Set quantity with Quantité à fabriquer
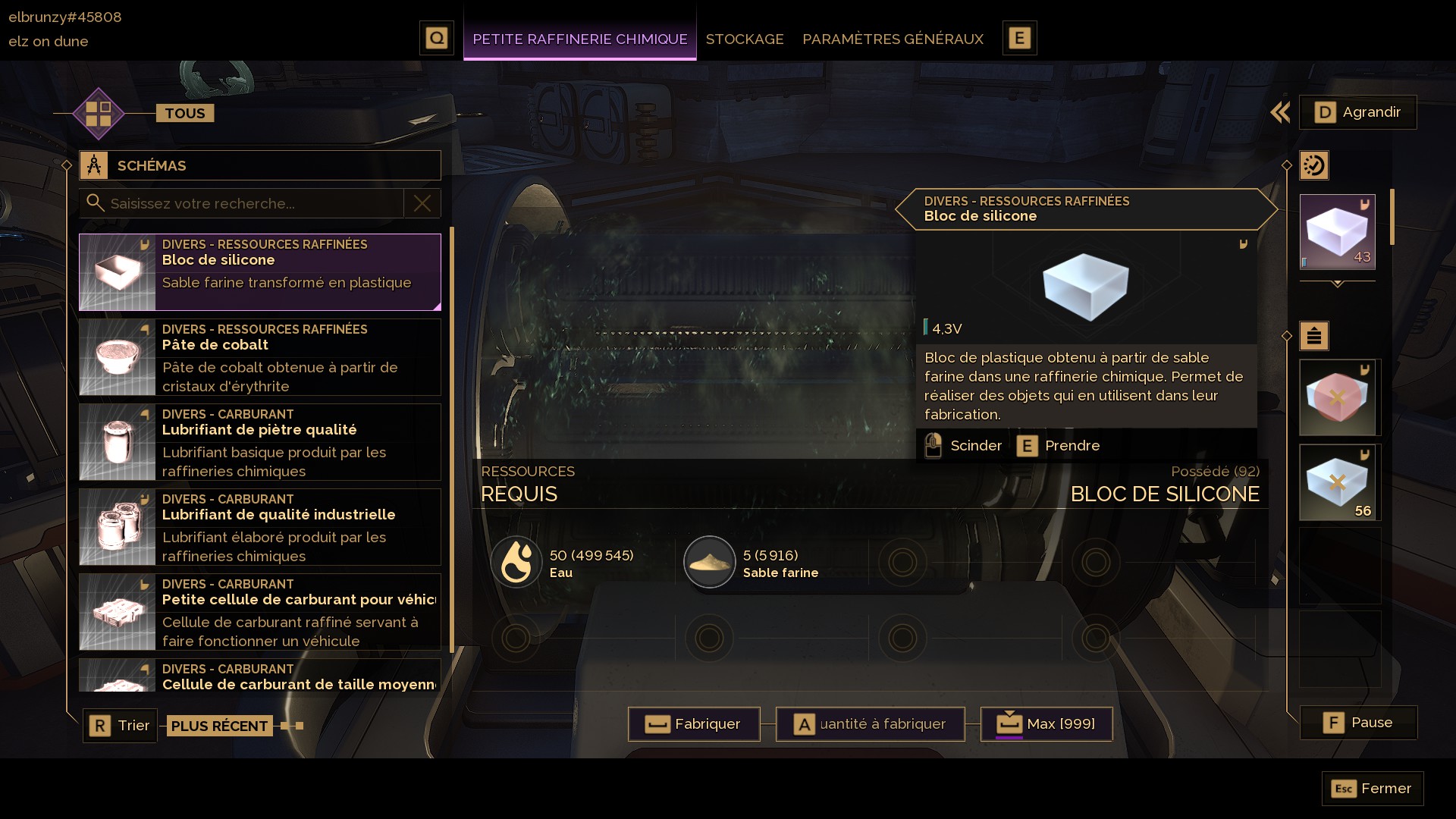This screenshot has height=819, width=1456. 870,724
